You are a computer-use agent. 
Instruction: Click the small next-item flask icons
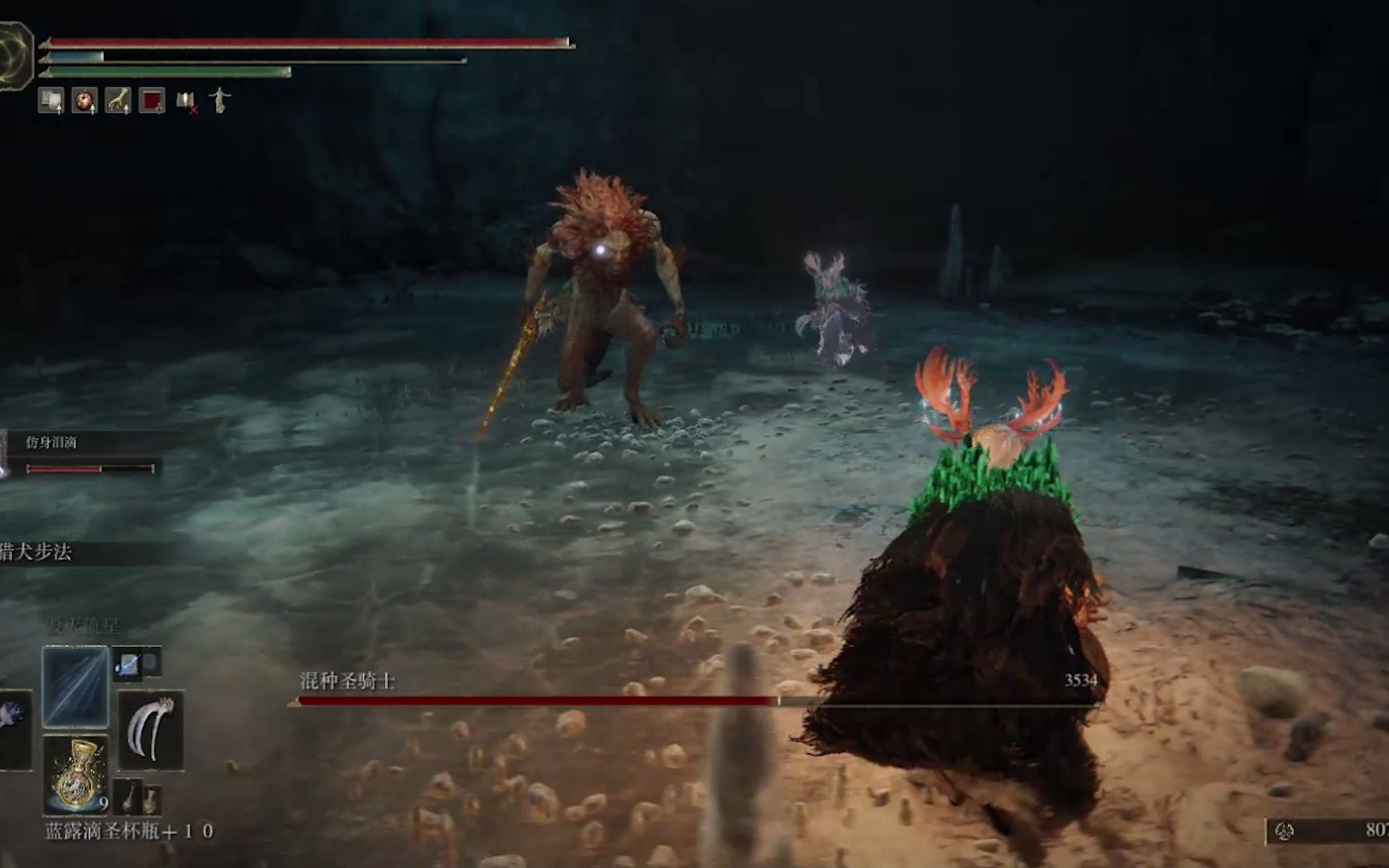coord(137,799)
